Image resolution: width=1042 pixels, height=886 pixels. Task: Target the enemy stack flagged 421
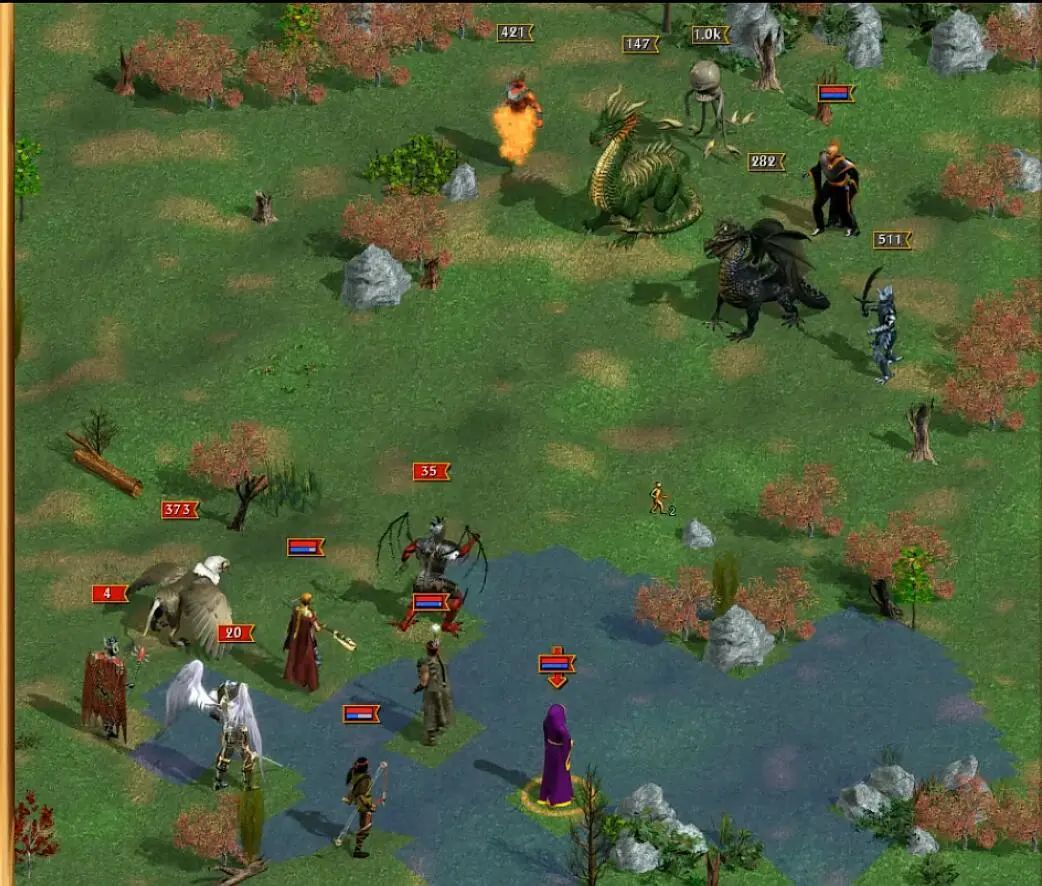[517, 120]
